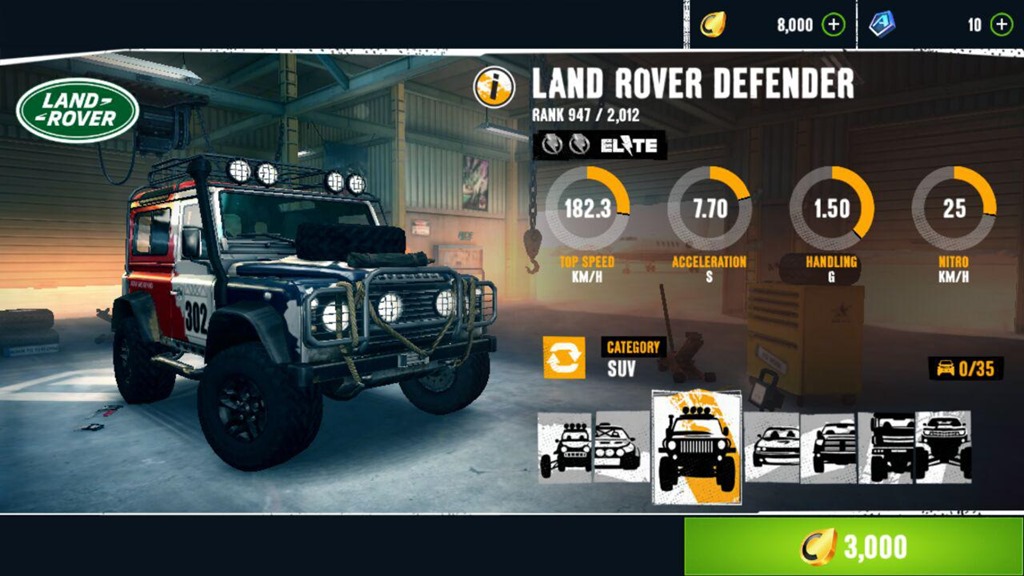Add more diamonds with the plus button

(1001, 25)
